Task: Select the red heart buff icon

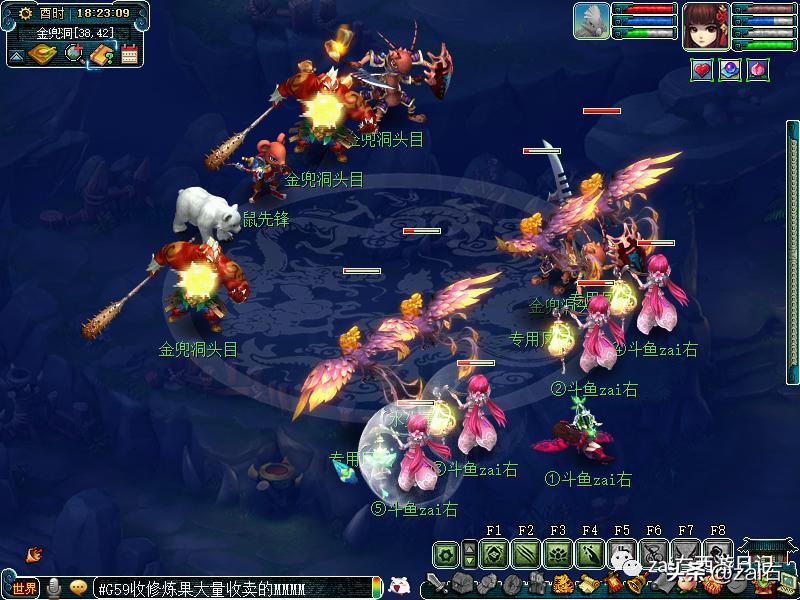Action: point(702,69)
